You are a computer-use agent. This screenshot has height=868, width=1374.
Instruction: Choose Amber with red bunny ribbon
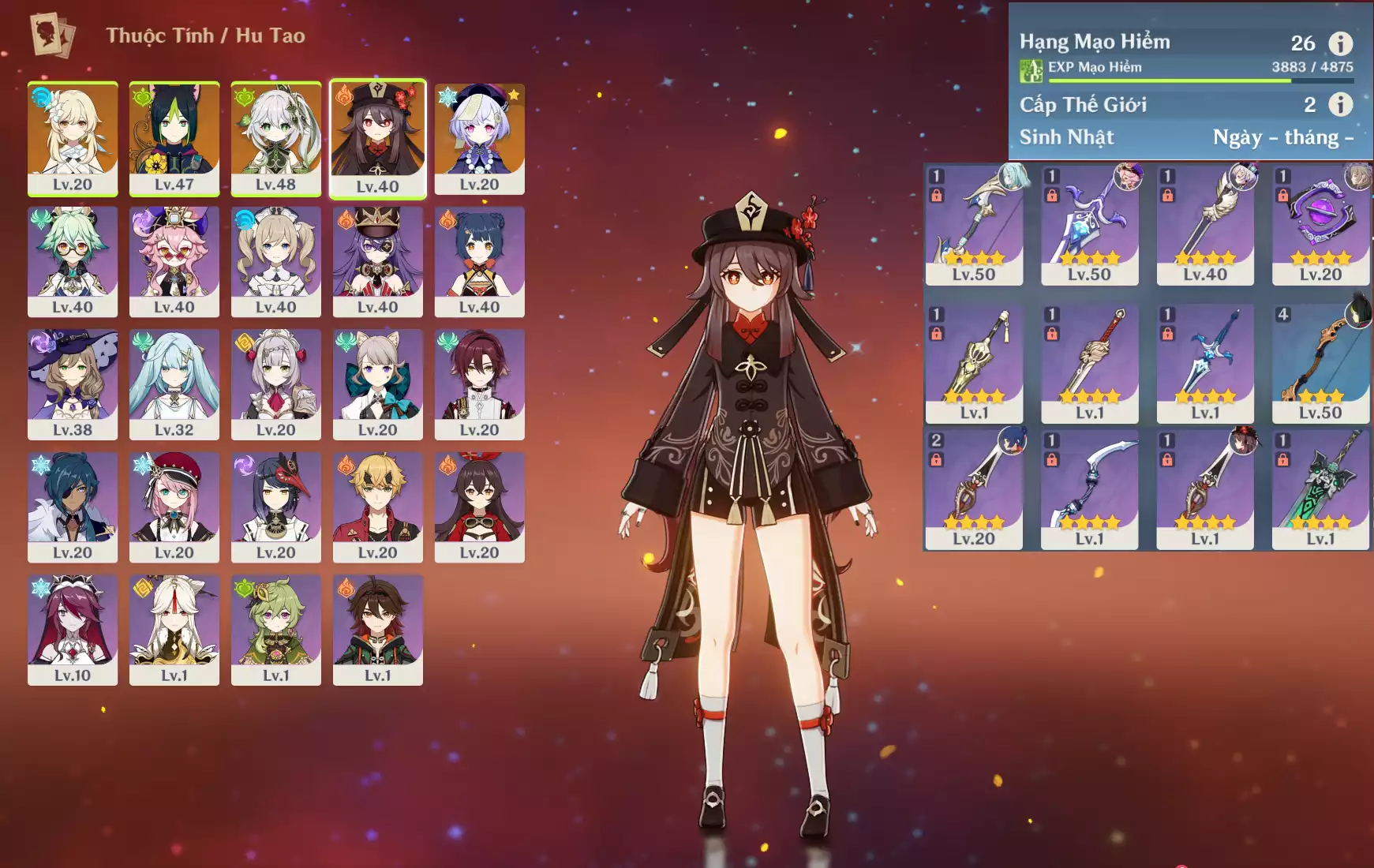(x=479, y=507)
